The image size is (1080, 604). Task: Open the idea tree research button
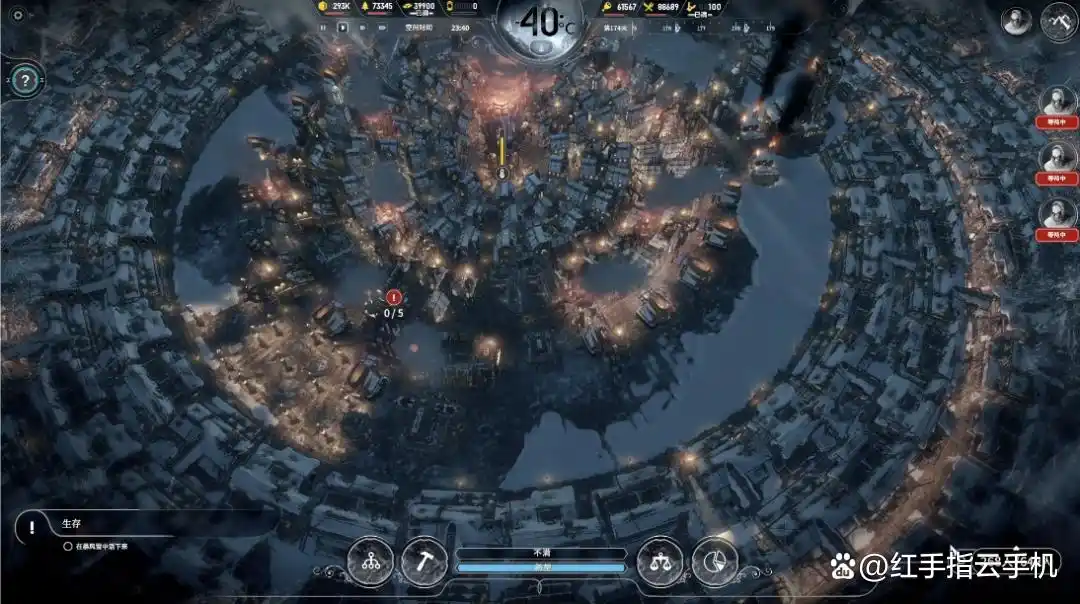click(x=371, y=561)
